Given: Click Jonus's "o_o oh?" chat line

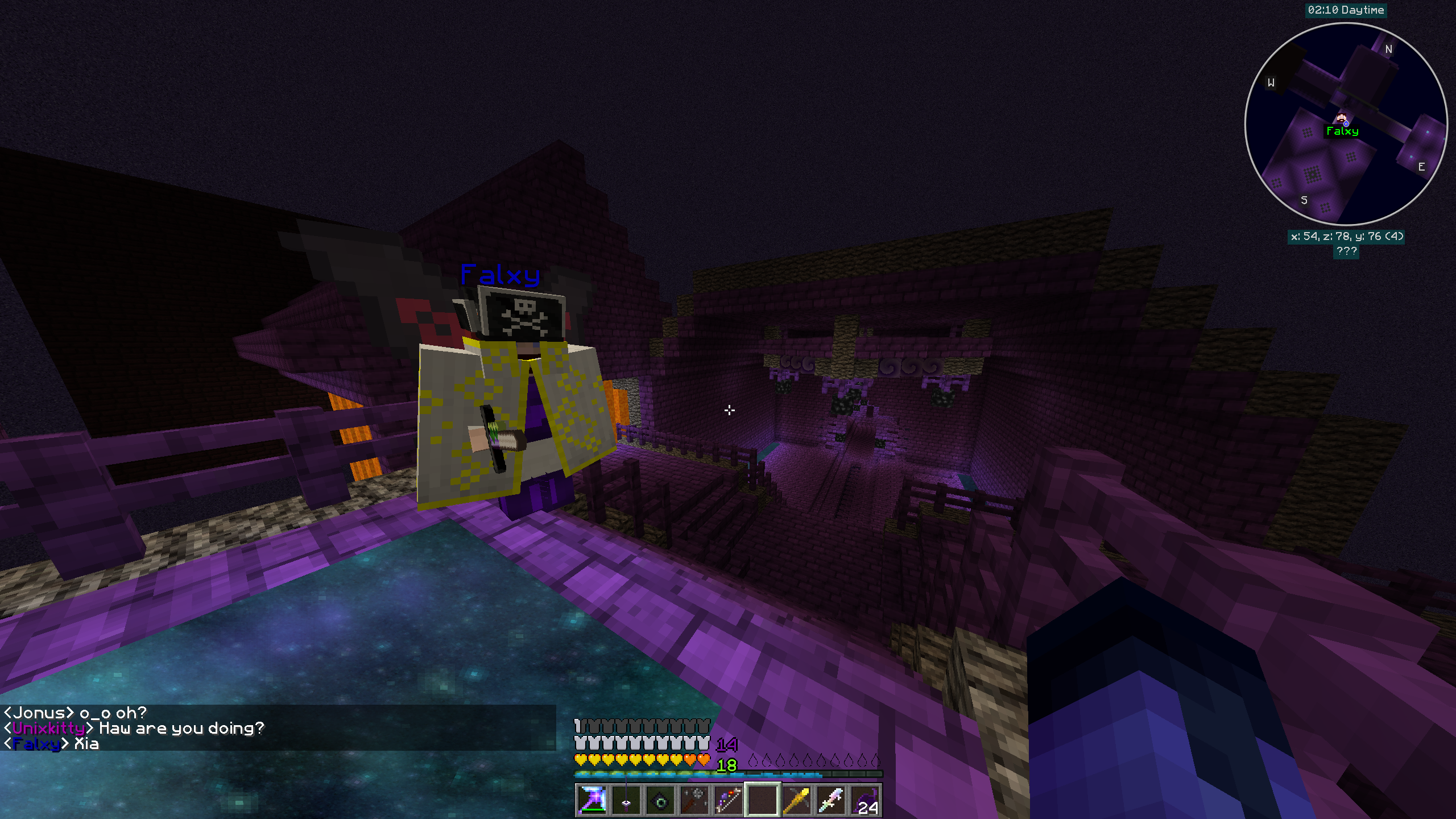Looking at the screenshot, I should [x=76, y=713].
